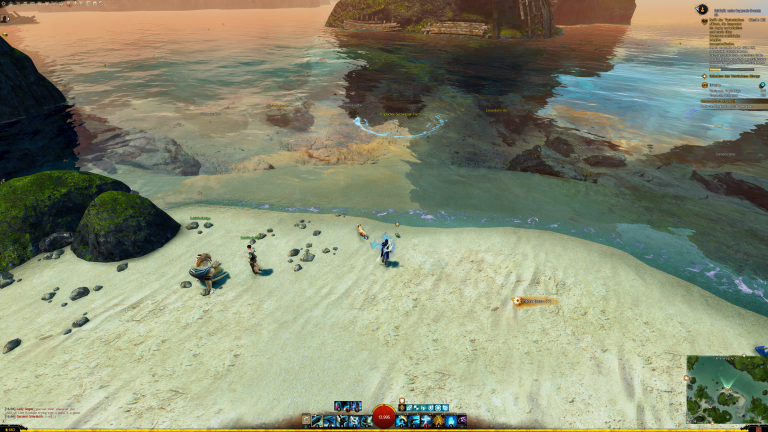Swap weapons with the weapon swap button
The width and height of the screenshot is (768, 432).
307,421
